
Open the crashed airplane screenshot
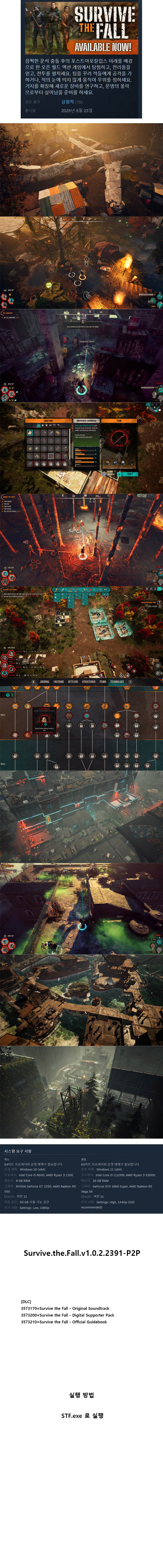(81, 170)
